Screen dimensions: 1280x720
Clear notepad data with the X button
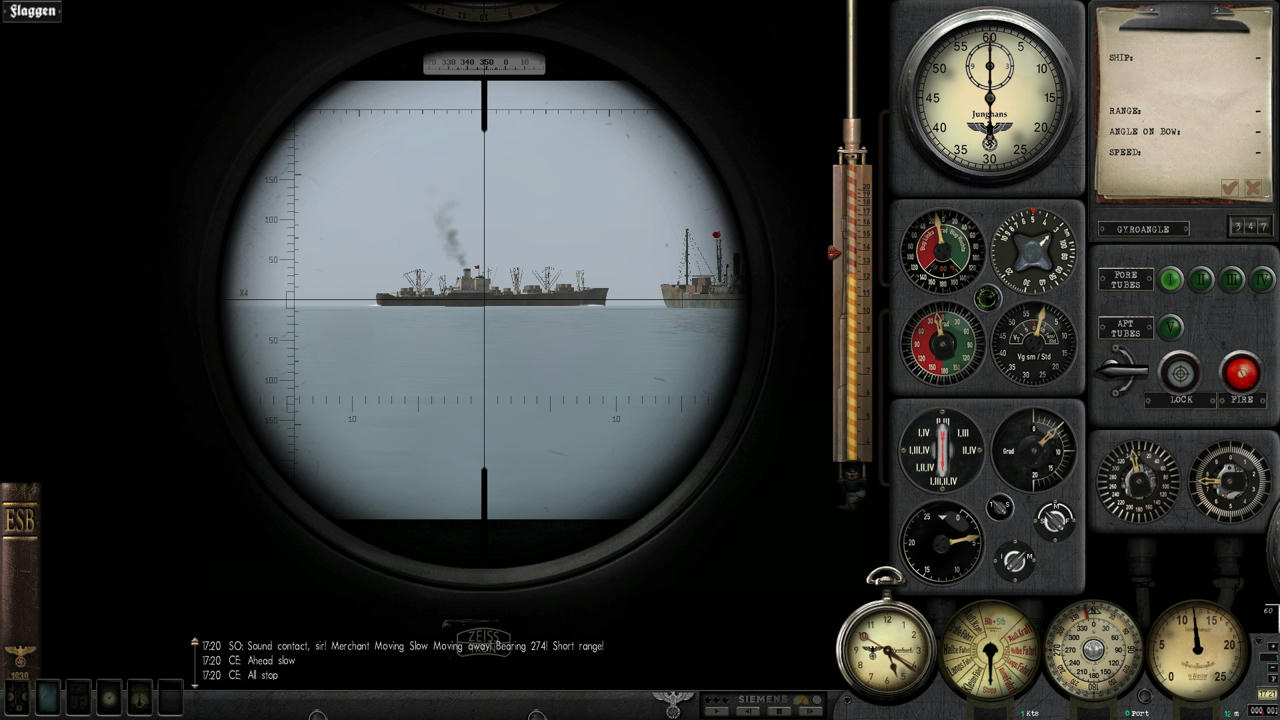click(x=1253, y=188)
